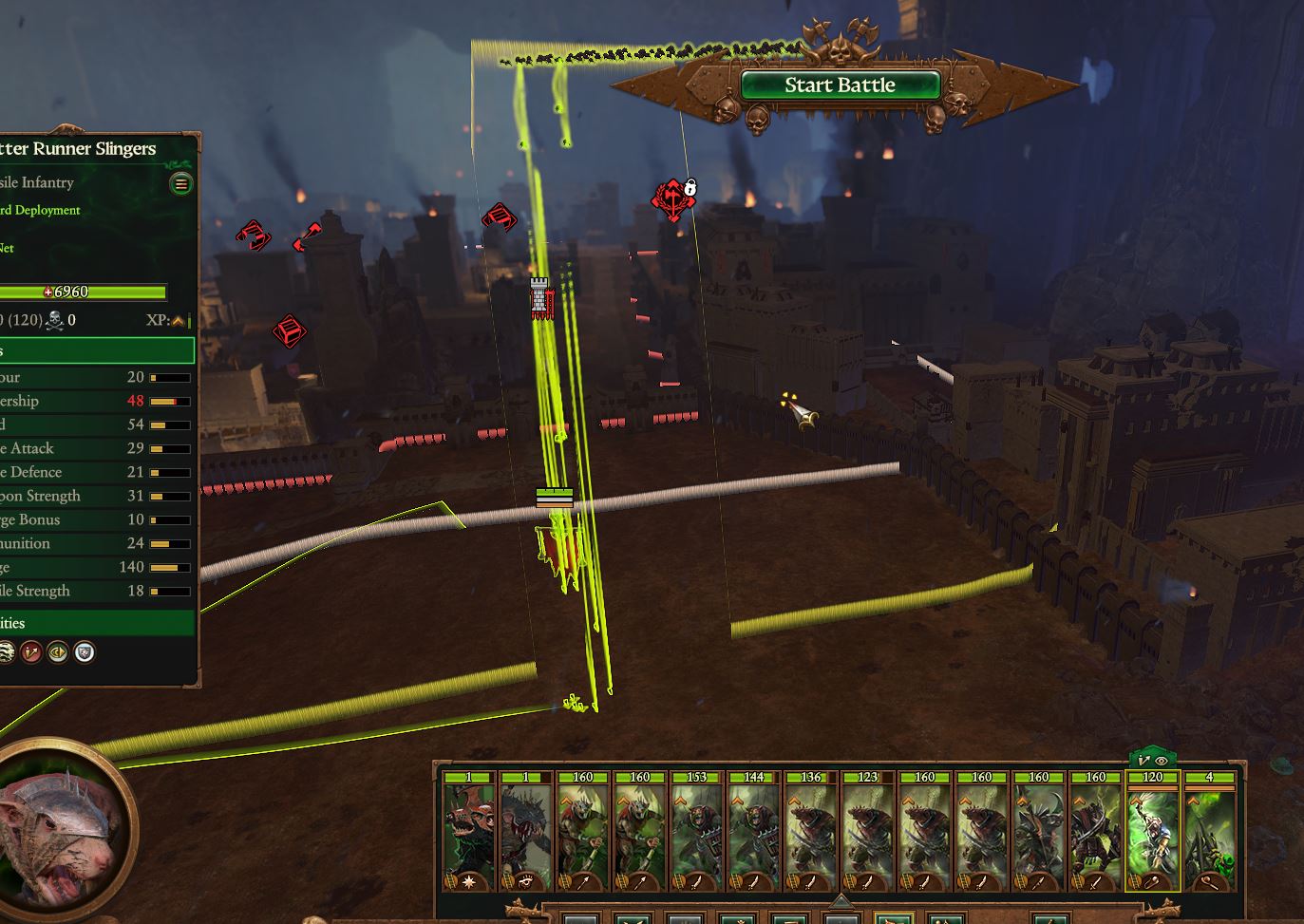Click the padlock on the enemy army flag marker
The height and width of the screenshot is (924, 1304).
(690, 186)
